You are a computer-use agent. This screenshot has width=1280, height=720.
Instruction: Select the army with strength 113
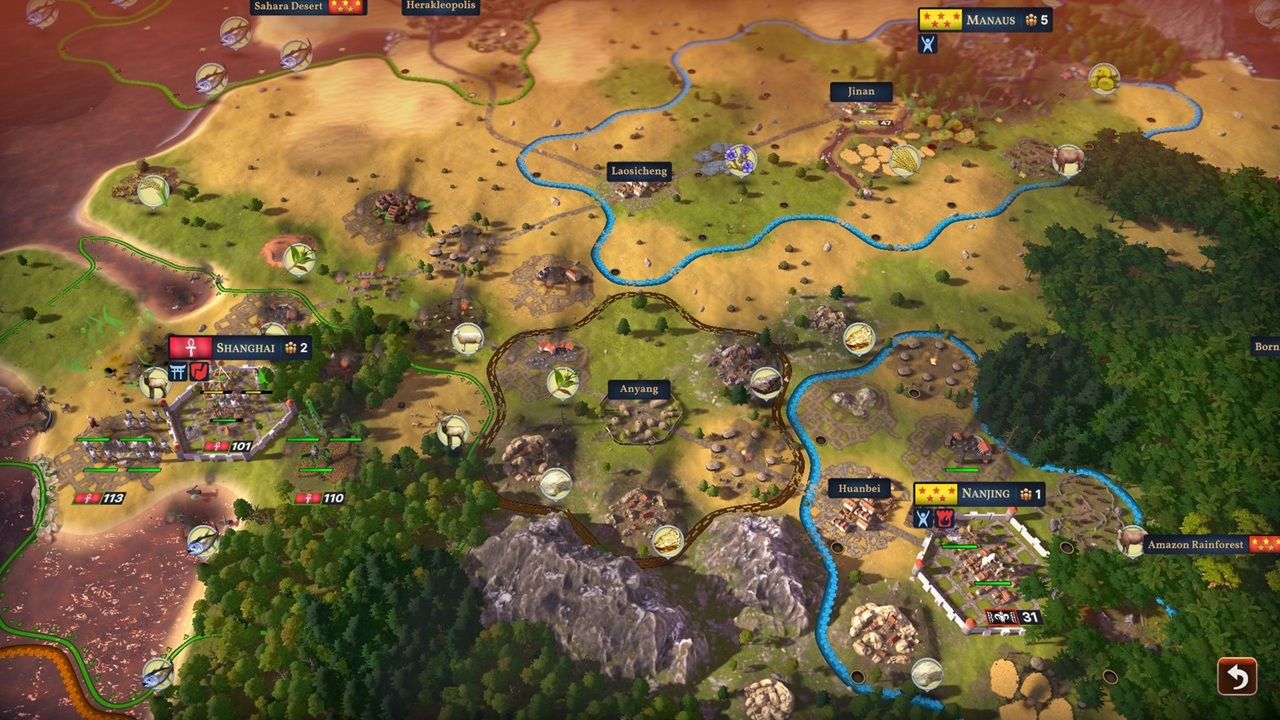(x=99, y=498)
